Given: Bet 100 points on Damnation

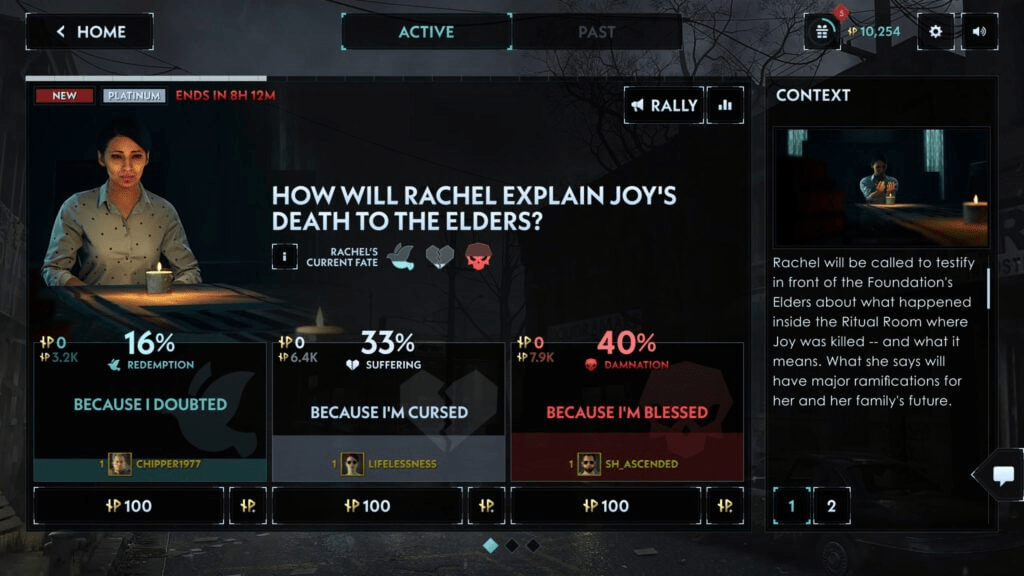Looking at the screenshot, I should click(x=606, y=506).
